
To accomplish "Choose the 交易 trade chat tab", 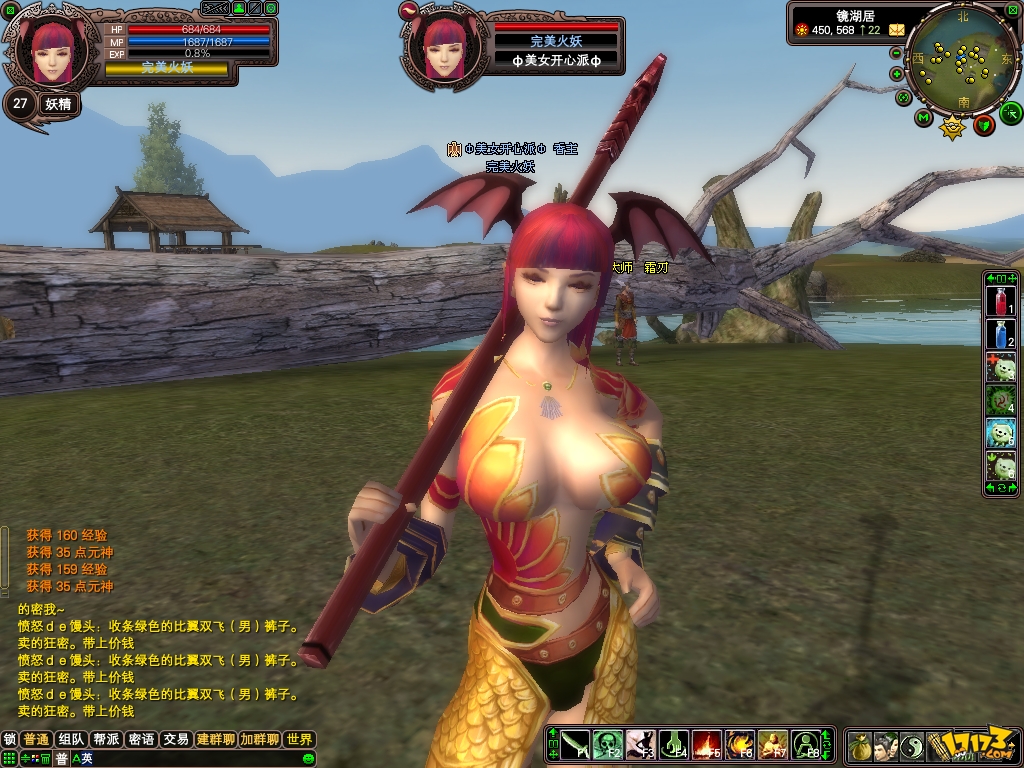I will click(176, 740).
